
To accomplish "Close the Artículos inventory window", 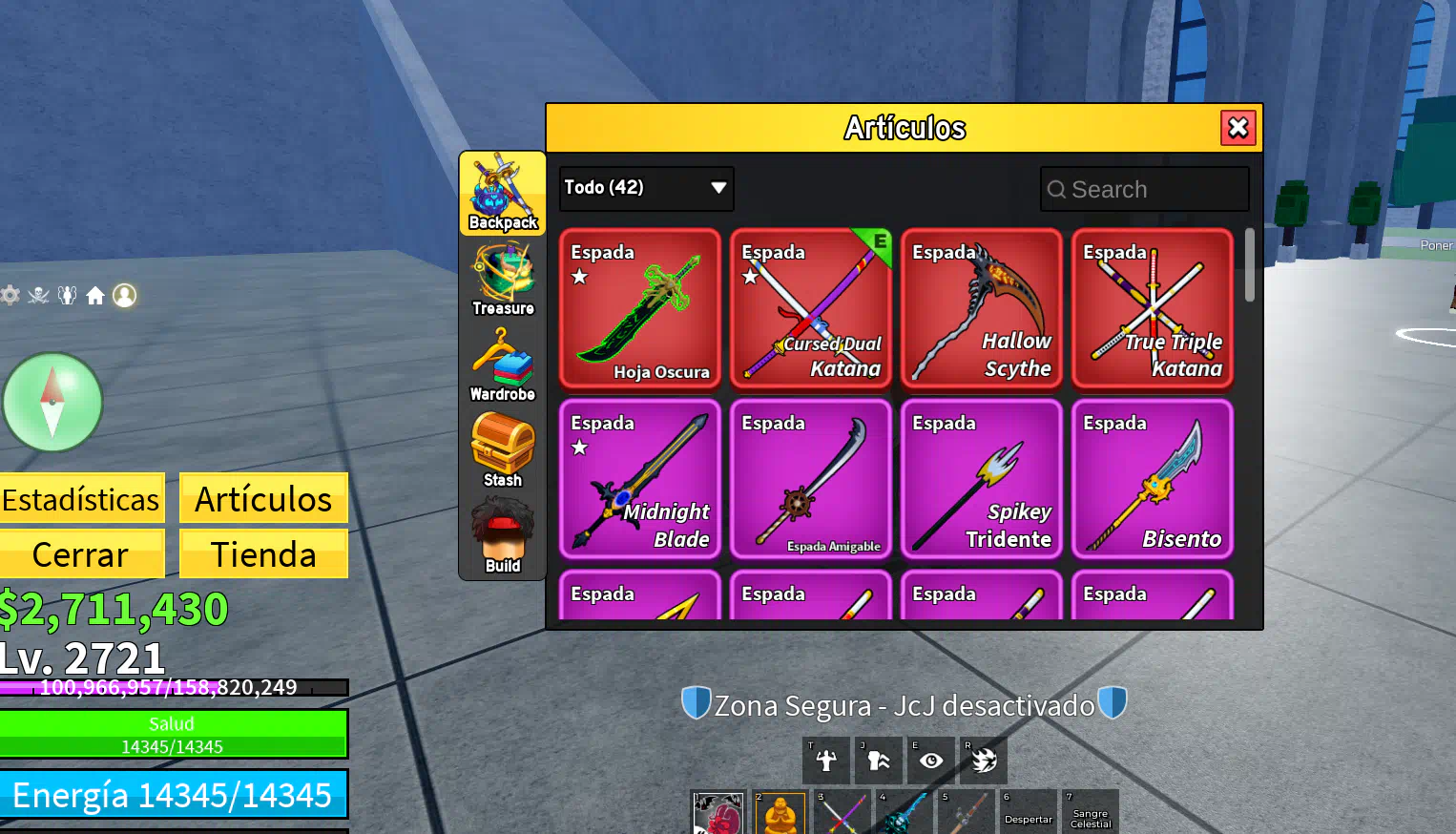I will coord(1238,128).
